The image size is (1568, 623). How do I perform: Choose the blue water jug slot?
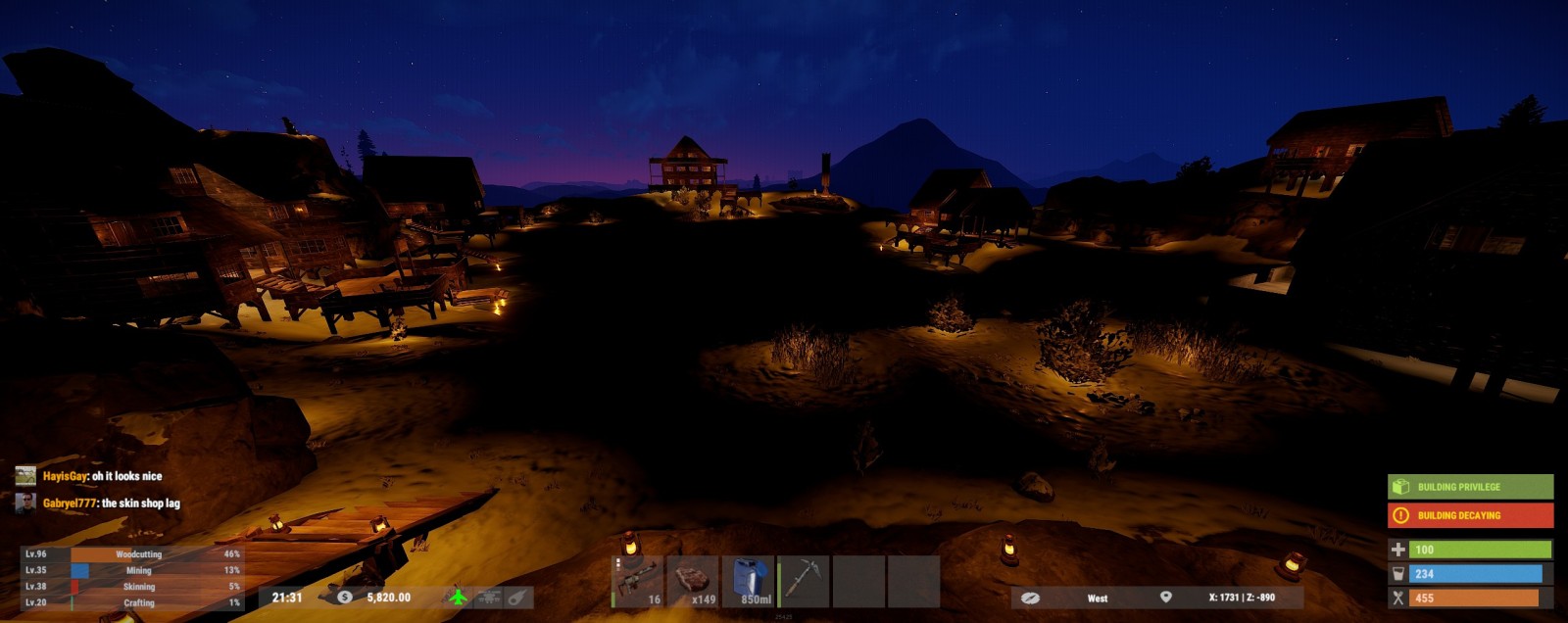tap(748, 582)
